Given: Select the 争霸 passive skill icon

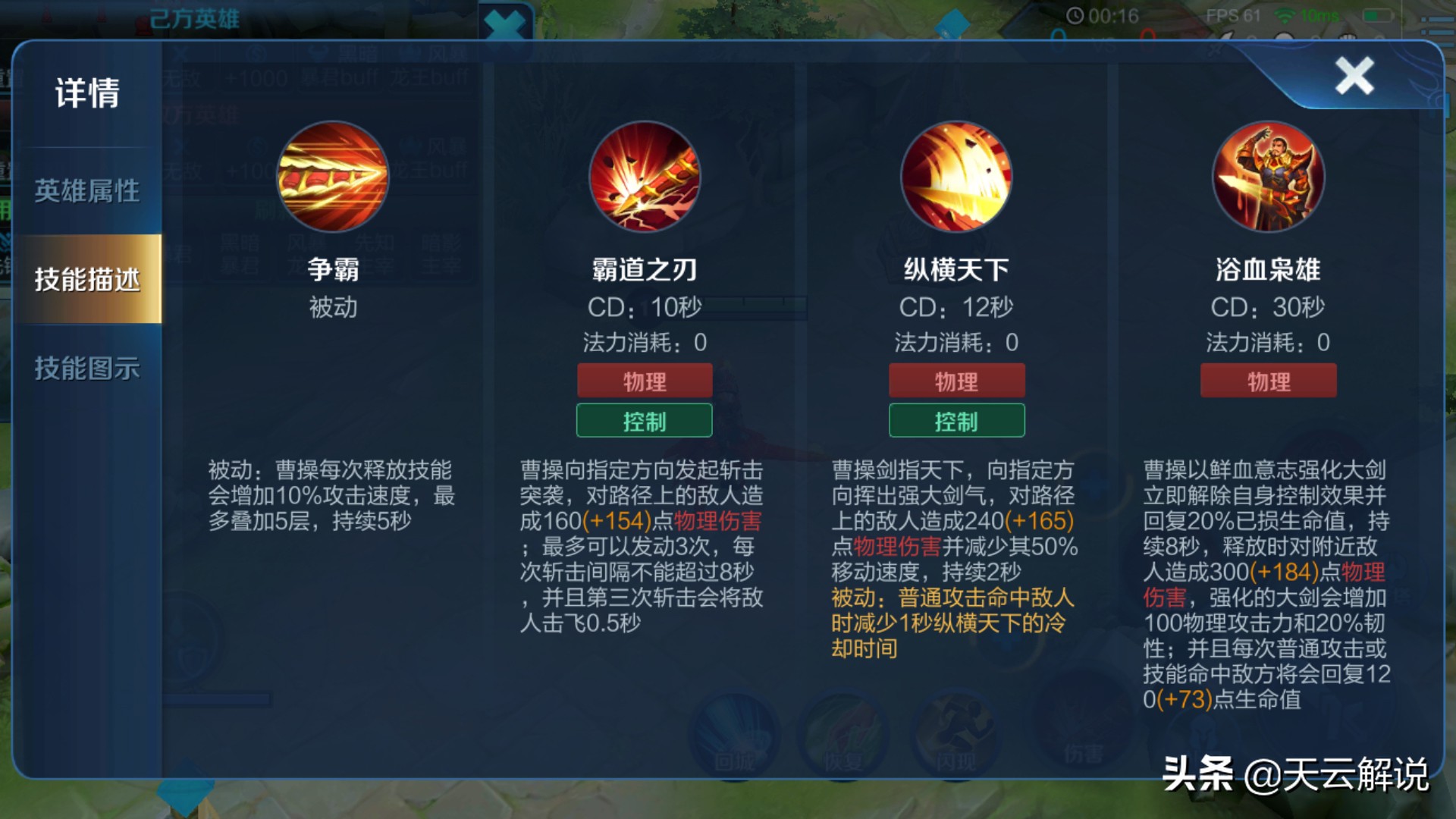Looking at the screenshot, I should pyautogui.click(x=334, y=176).
